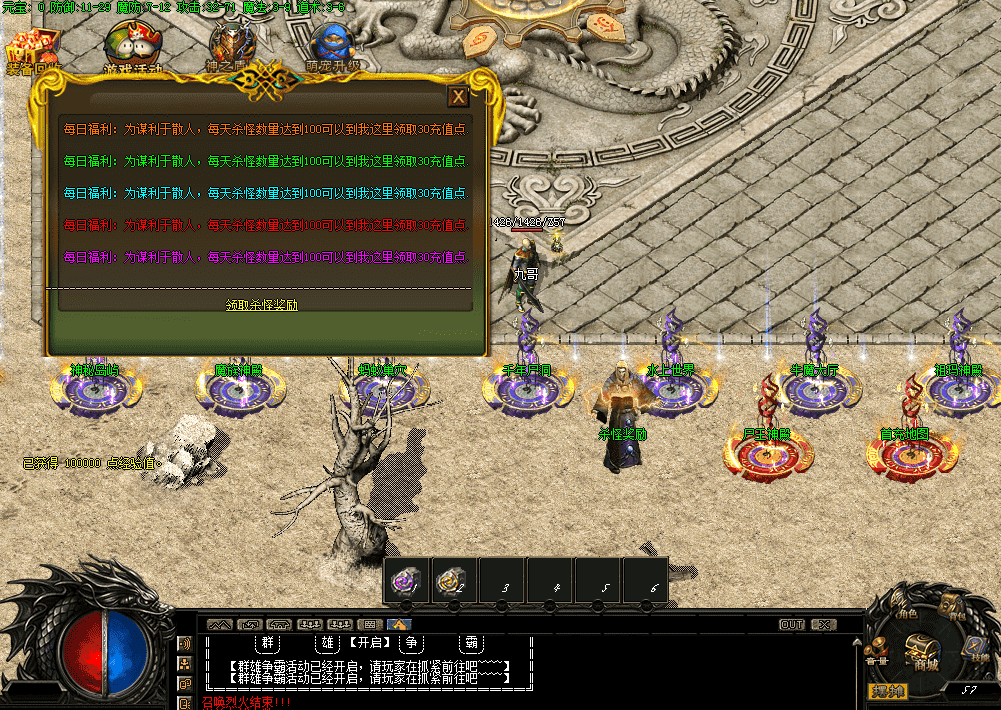Select the highlighted orange chat channel tab
Viewport: 1001px width, 710px height.
tap(400, 625)
